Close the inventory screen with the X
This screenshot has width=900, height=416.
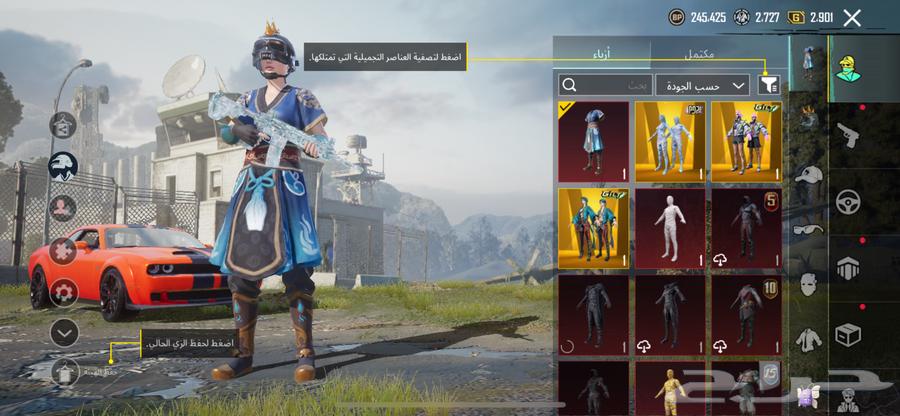click(x=852, y=17)
